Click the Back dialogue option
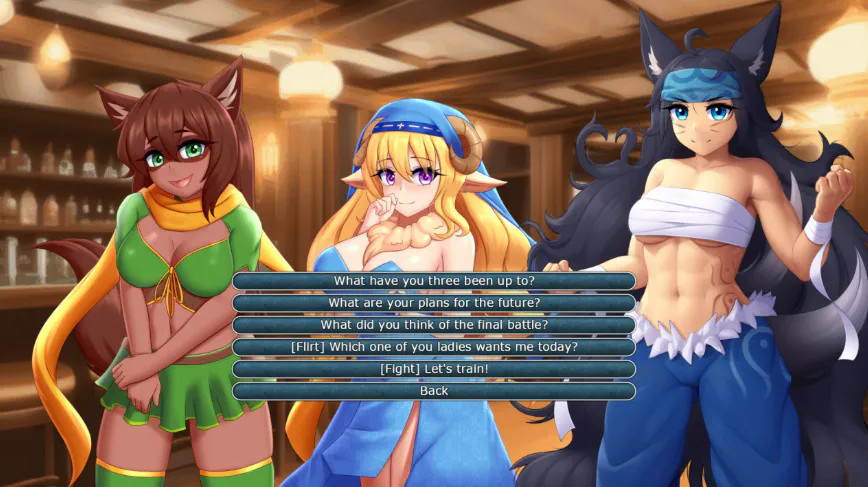This screenshot has height=487, width=868. [434, 391]
